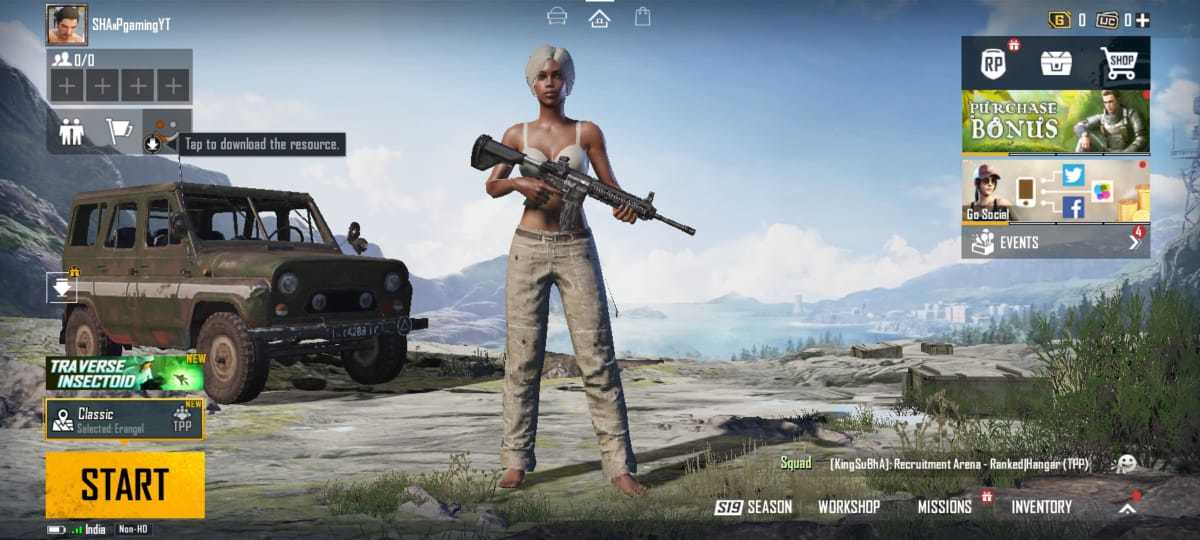Expand the bottom-right up-arrow menu
This screenshot has height=540, width=1200.
[x=1128, y=508]
